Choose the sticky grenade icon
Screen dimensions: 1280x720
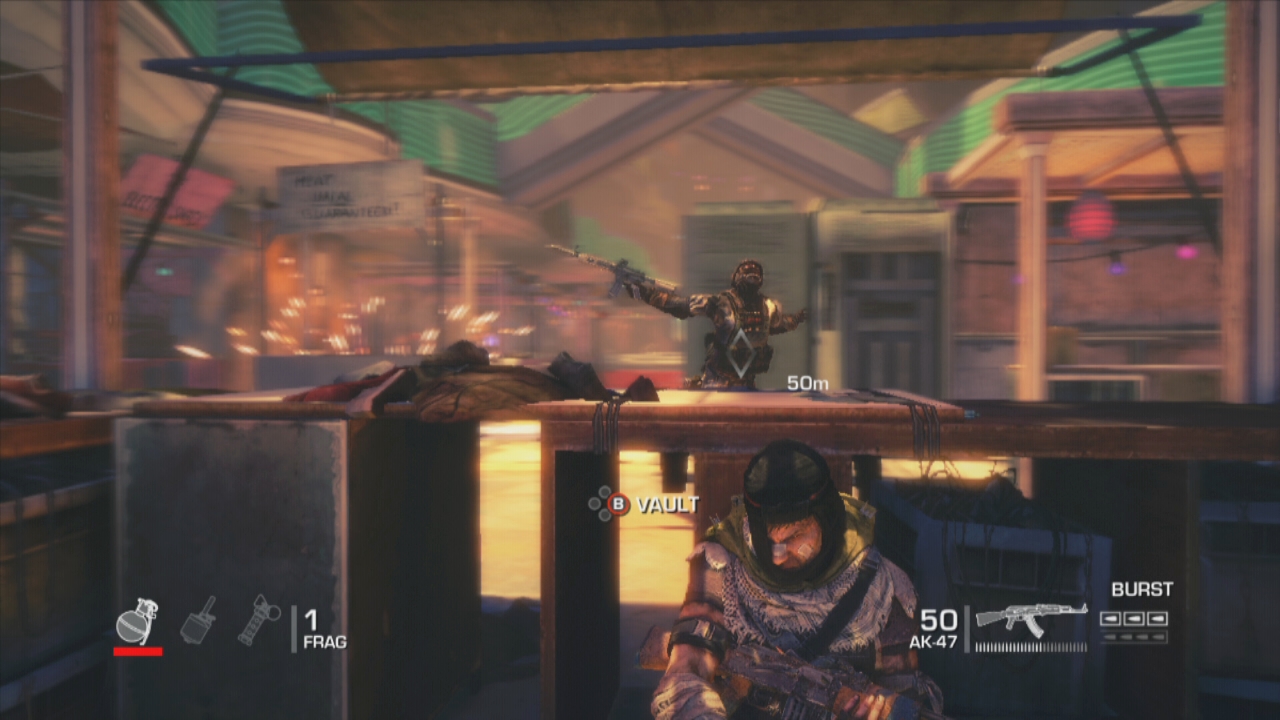tap(198, 619)
